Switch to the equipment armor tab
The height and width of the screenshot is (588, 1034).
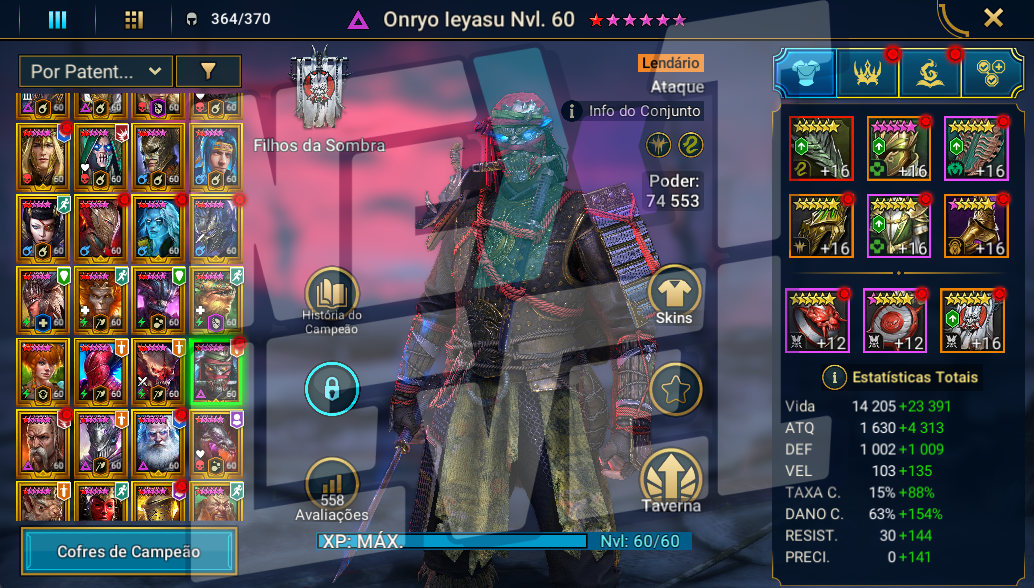tap(805, 72)
